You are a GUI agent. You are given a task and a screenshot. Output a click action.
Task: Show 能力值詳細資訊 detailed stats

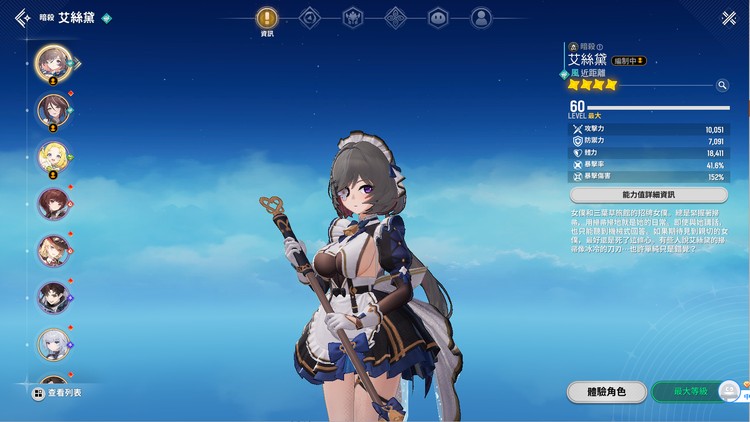pyautogui.click(x=648, y=194)
